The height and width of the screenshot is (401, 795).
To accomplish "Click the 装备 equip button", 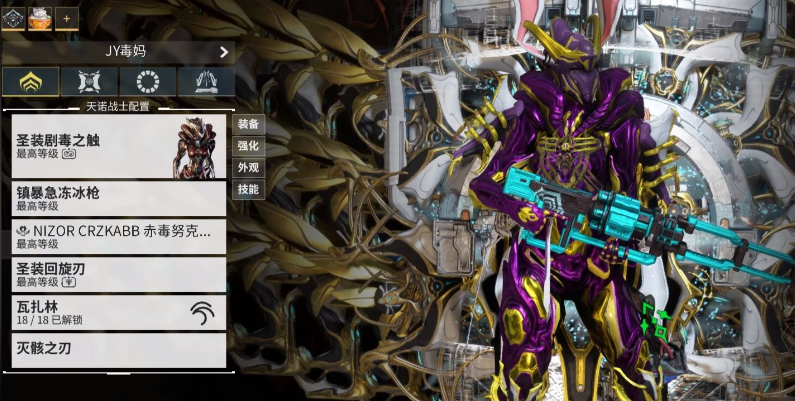I will pyautogui.click(x=248, y=125).
